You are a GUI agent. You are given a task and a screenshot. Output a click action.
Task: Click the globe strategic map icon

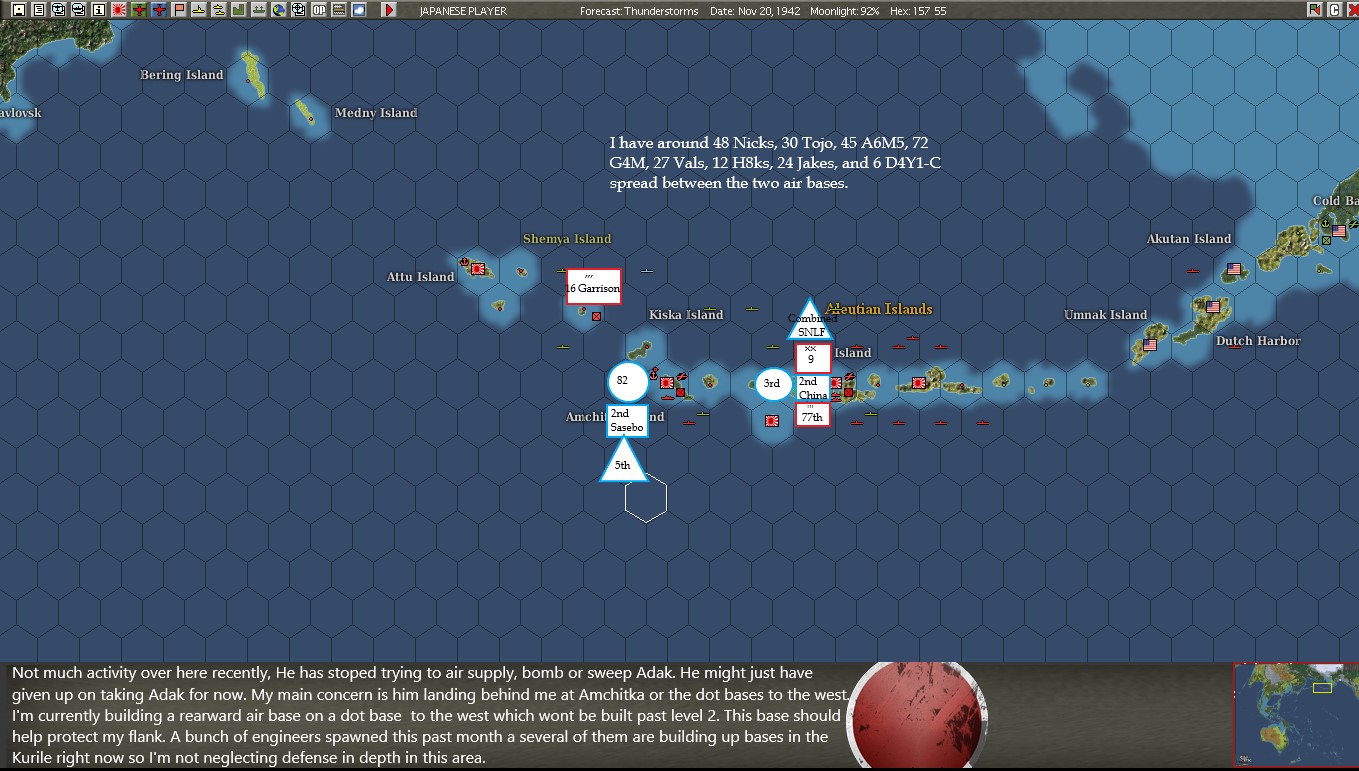278,10
